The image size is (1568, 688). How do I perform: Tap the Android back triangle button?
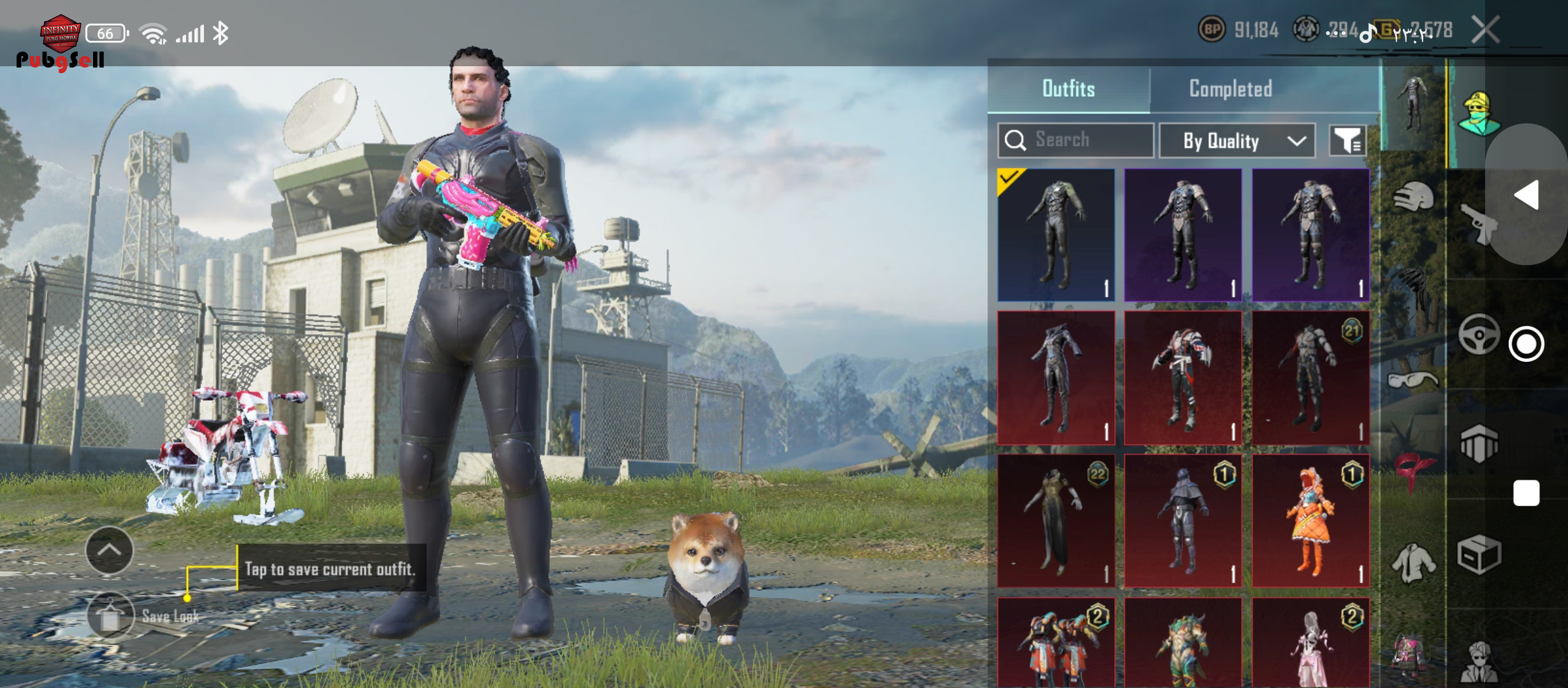click(1527, 195)
